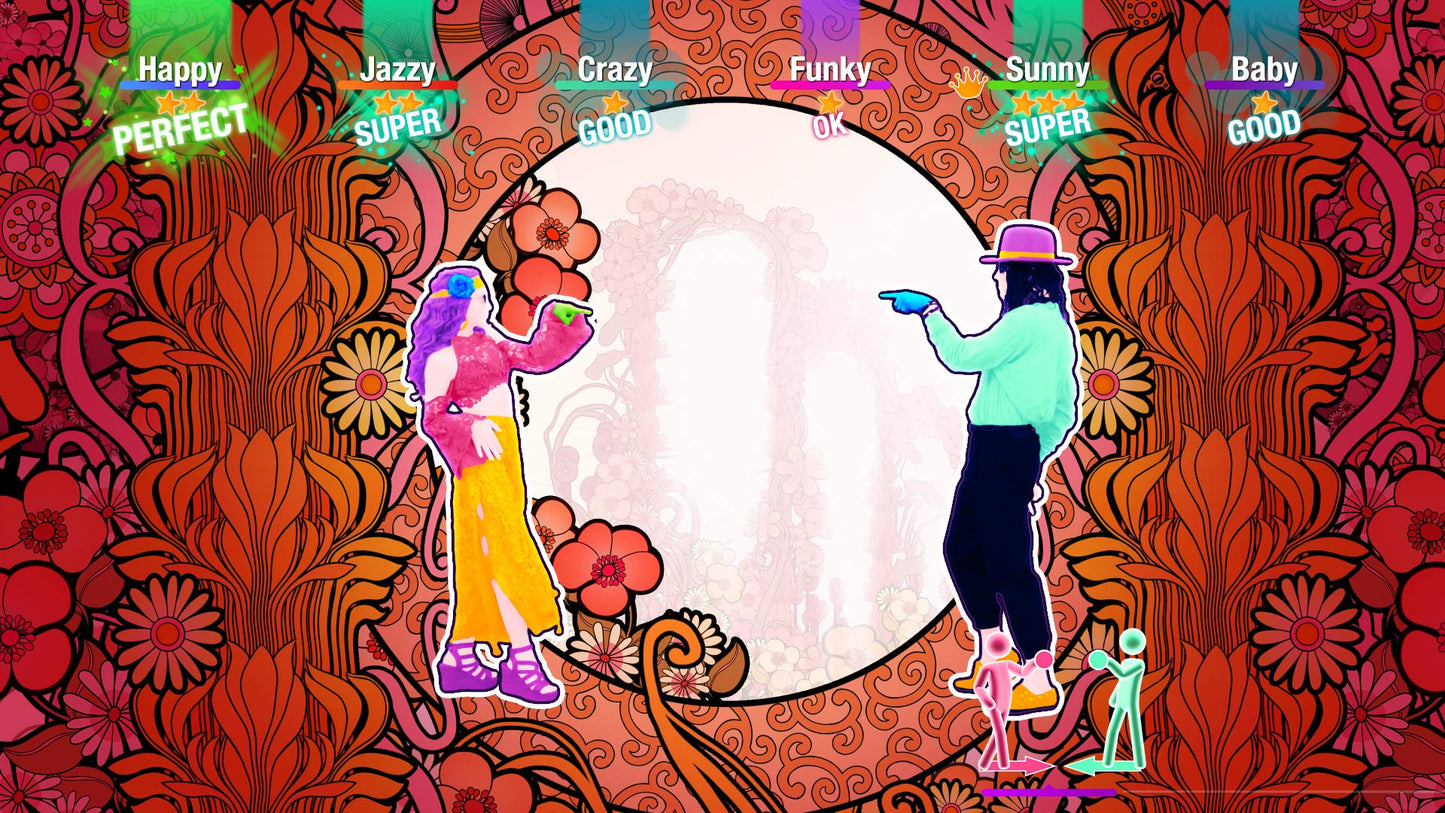Click the purple pictogram timeline bar
The image size is (1445, 813).
[1050, 790]
